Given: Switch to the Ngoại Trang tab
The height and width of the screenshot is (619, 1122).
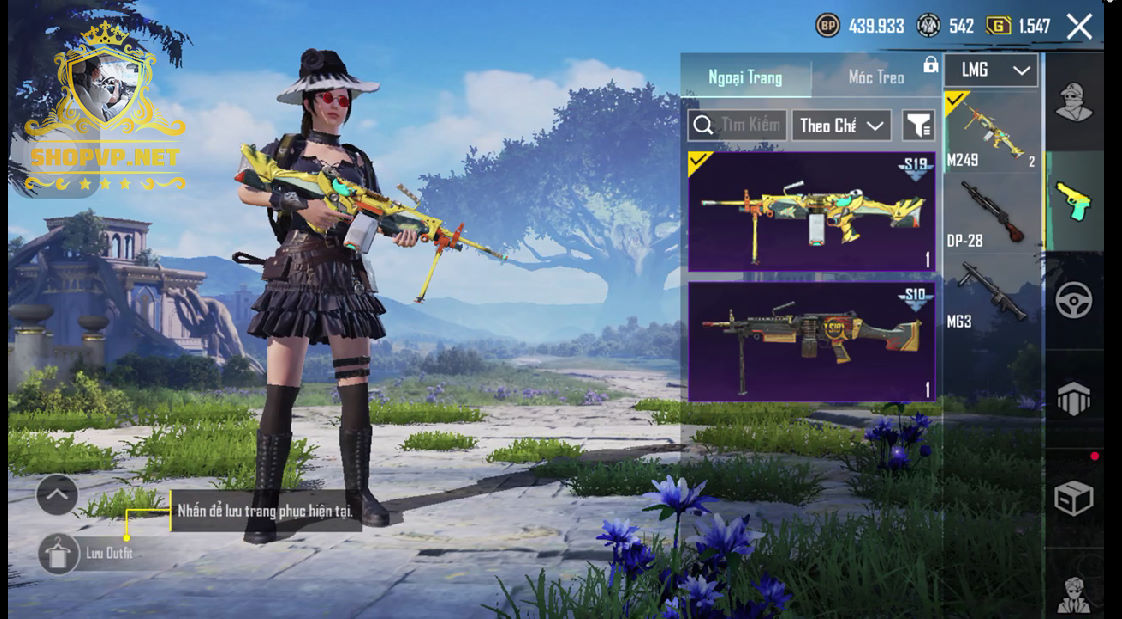Looking at the screenshot, I should 745,77.
